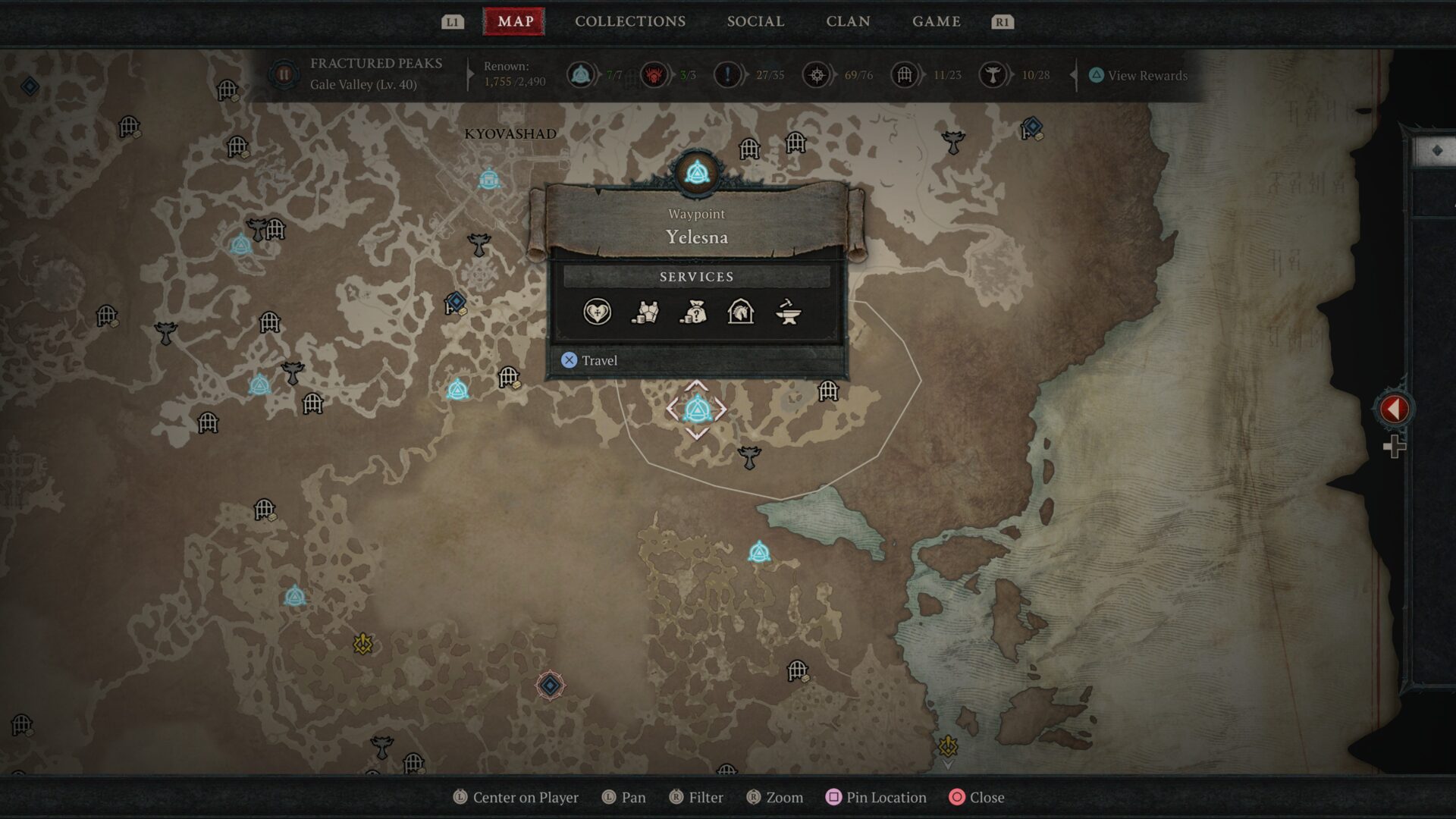Click the Side Quests 27/35 exclamation icon
The width and height of the screenshot is (1456, 819).
(727, 76)
